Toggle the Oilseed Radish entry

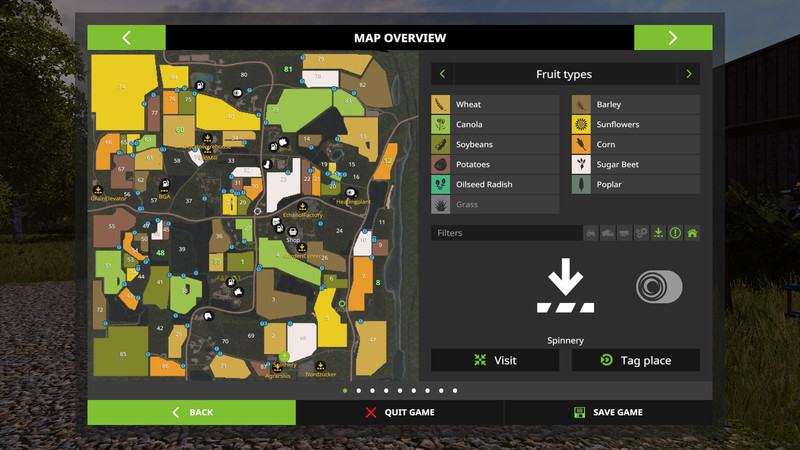click(x=495, y=184)
